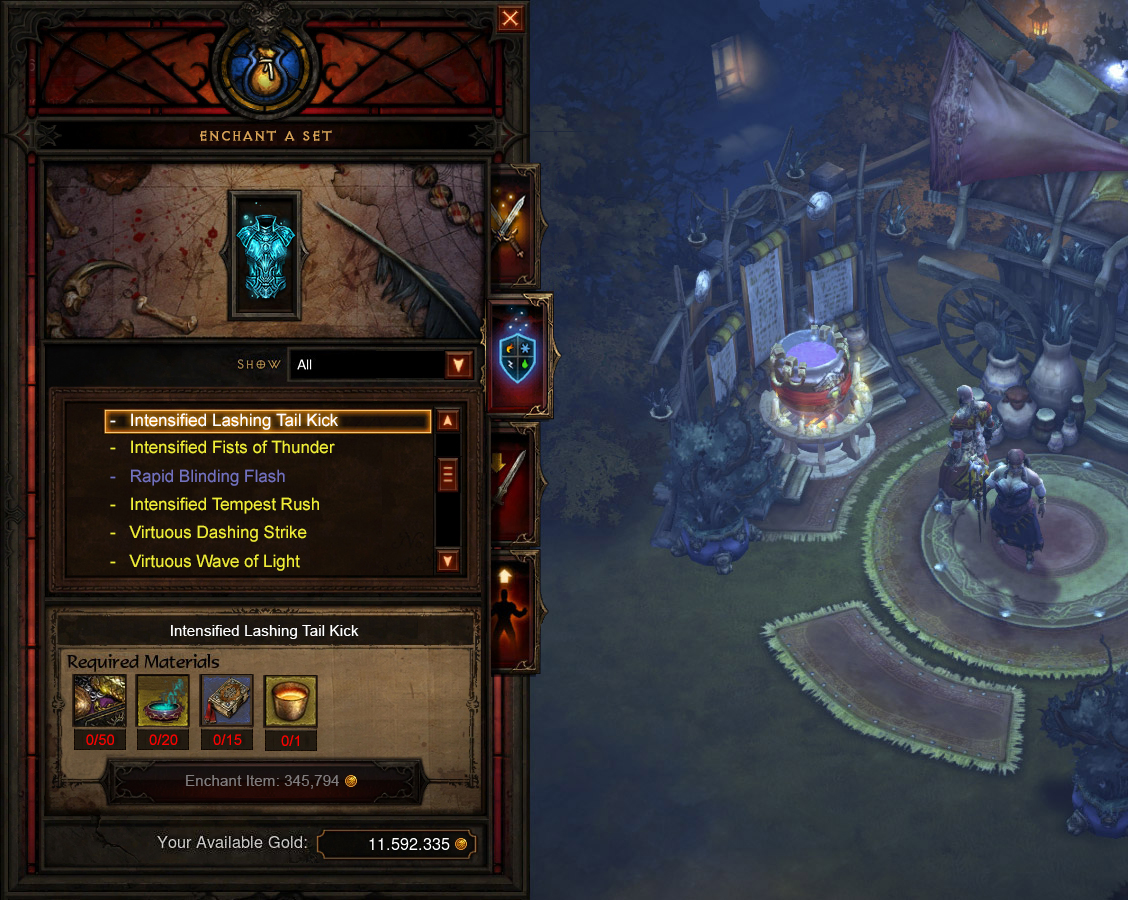Choose Intensified Fists of Thunder
The width and height of the screenshot is (1128, 900).
click(232, 448)
